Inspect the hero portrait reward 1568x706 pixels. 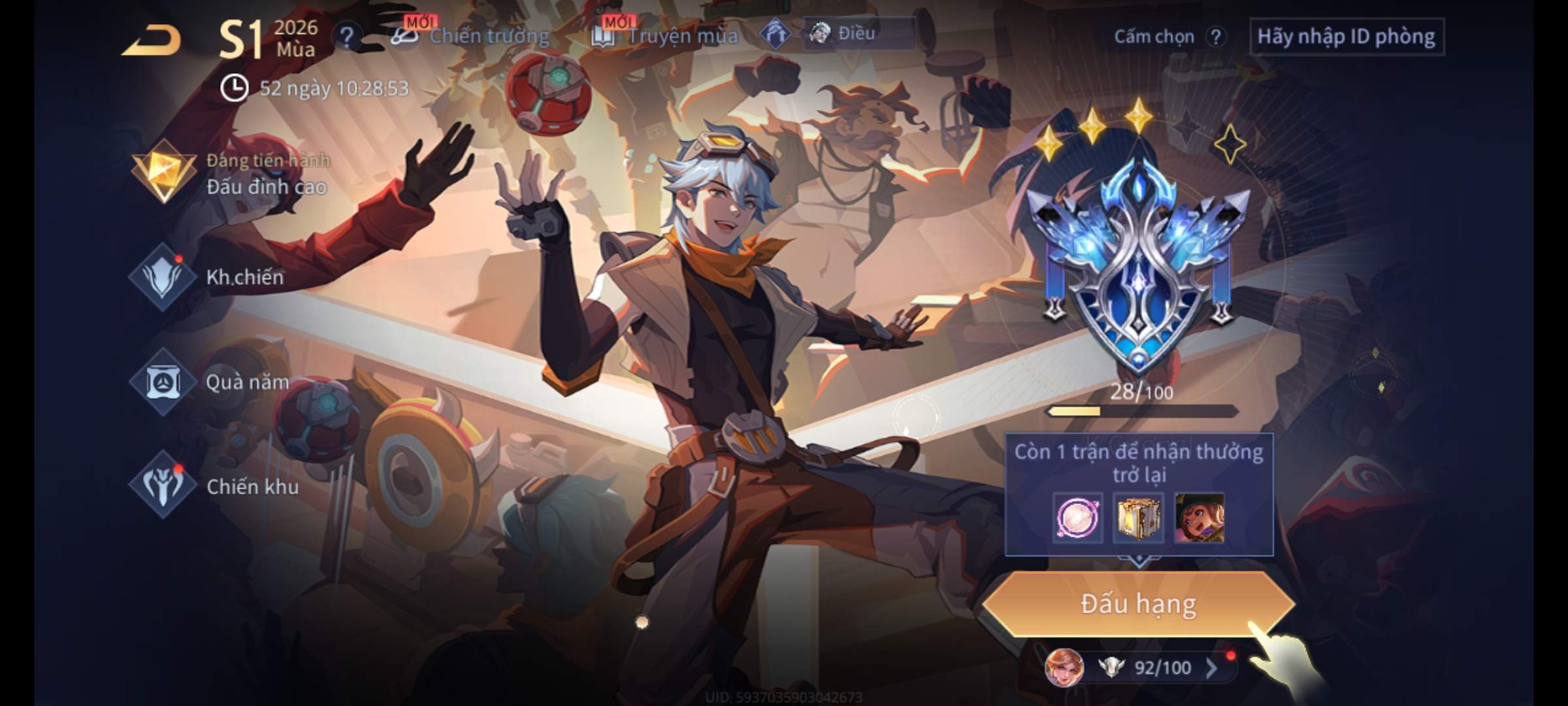[x=1200, y=518]
